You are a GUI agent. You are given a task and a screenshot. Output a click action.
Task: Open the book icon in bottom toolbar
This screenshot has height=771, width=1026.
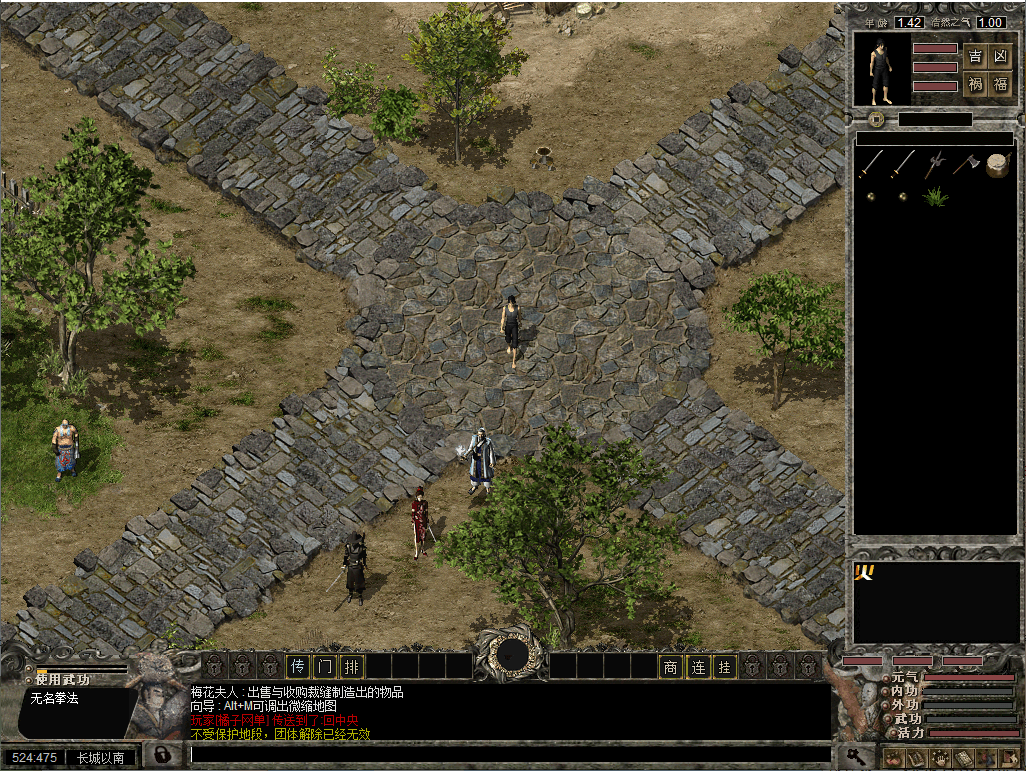click(963, 758)
